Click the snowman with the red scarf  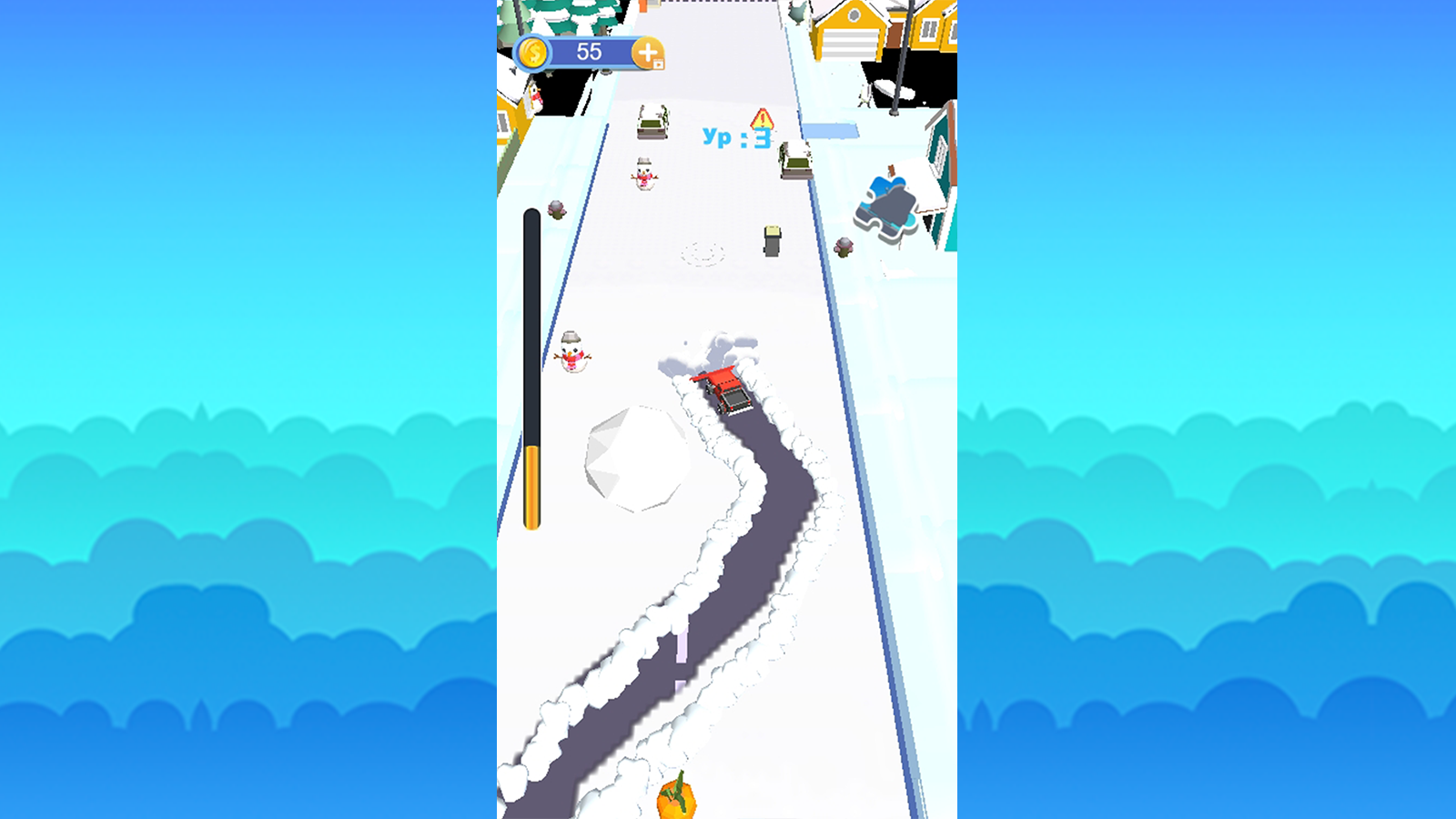tap(644, 175)
